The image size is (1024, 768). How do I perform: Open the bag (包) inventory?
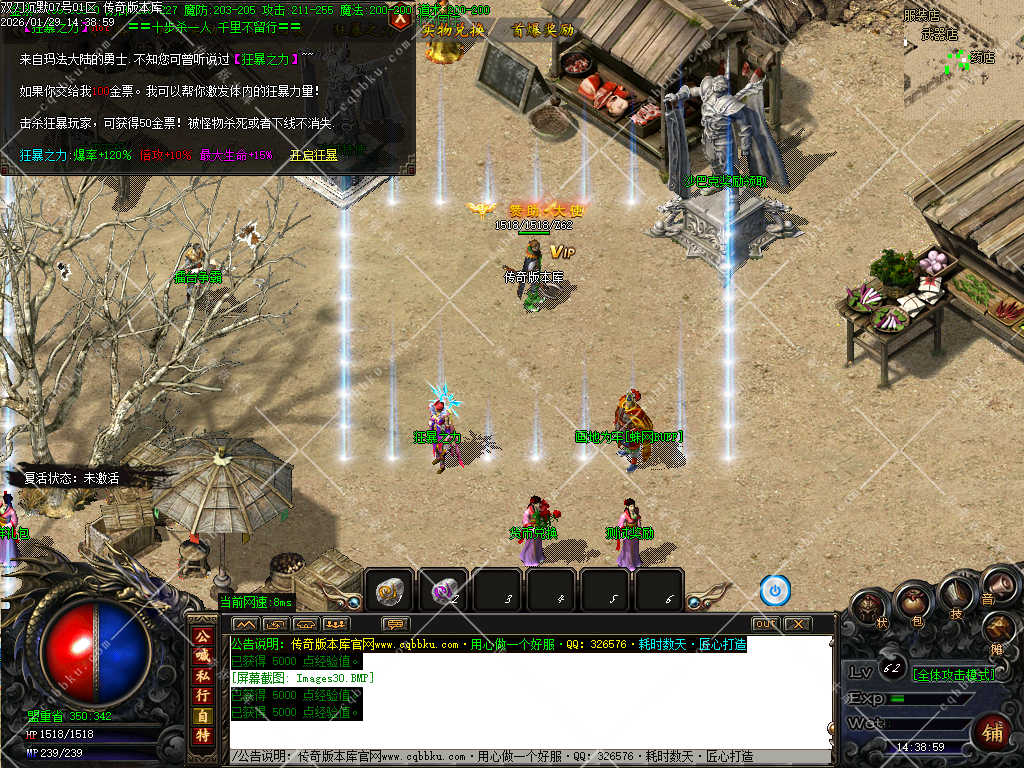[912, 601]
